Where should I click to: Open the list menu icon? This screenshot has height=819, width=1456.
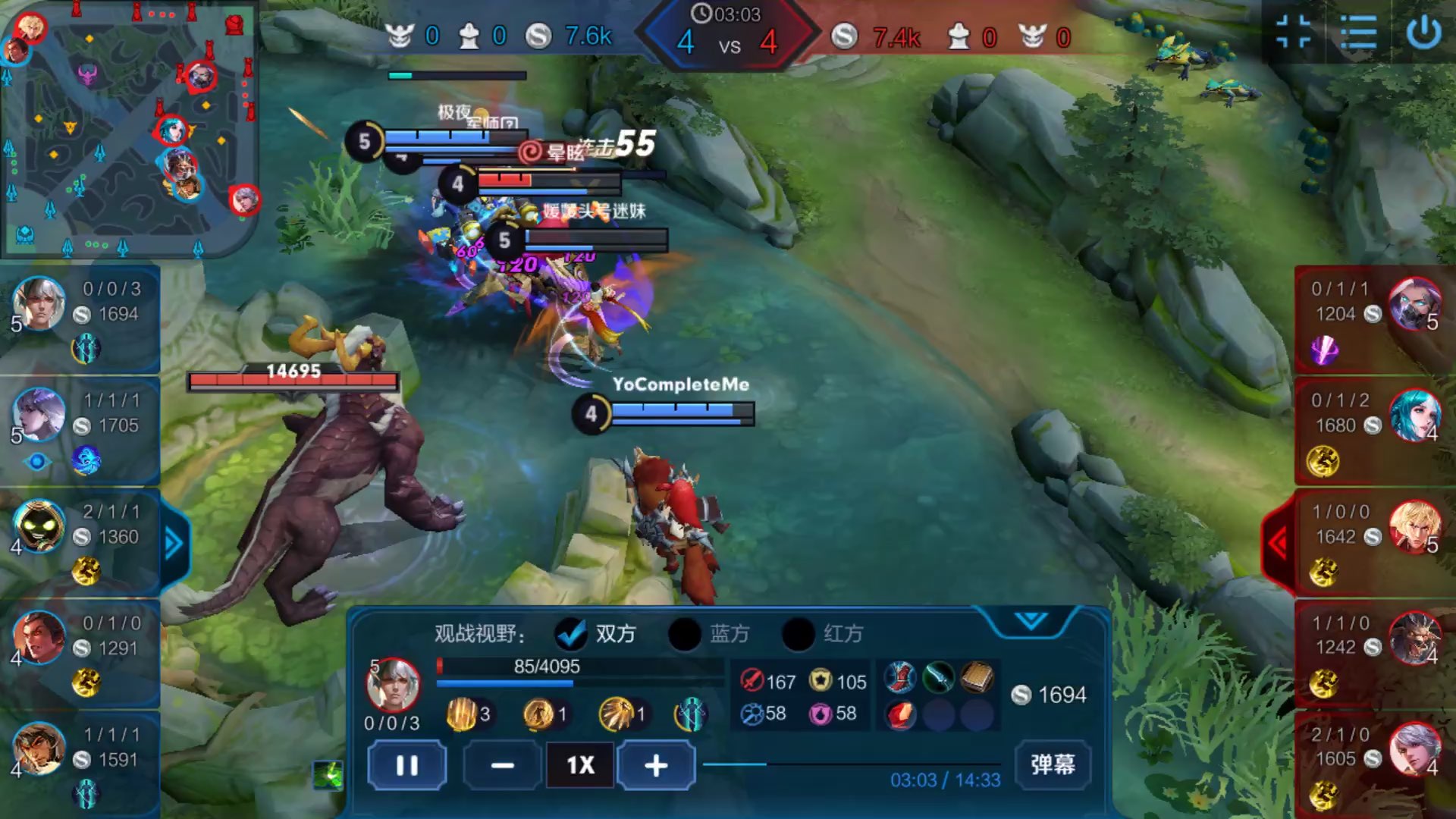click(x=1357, y=33)
